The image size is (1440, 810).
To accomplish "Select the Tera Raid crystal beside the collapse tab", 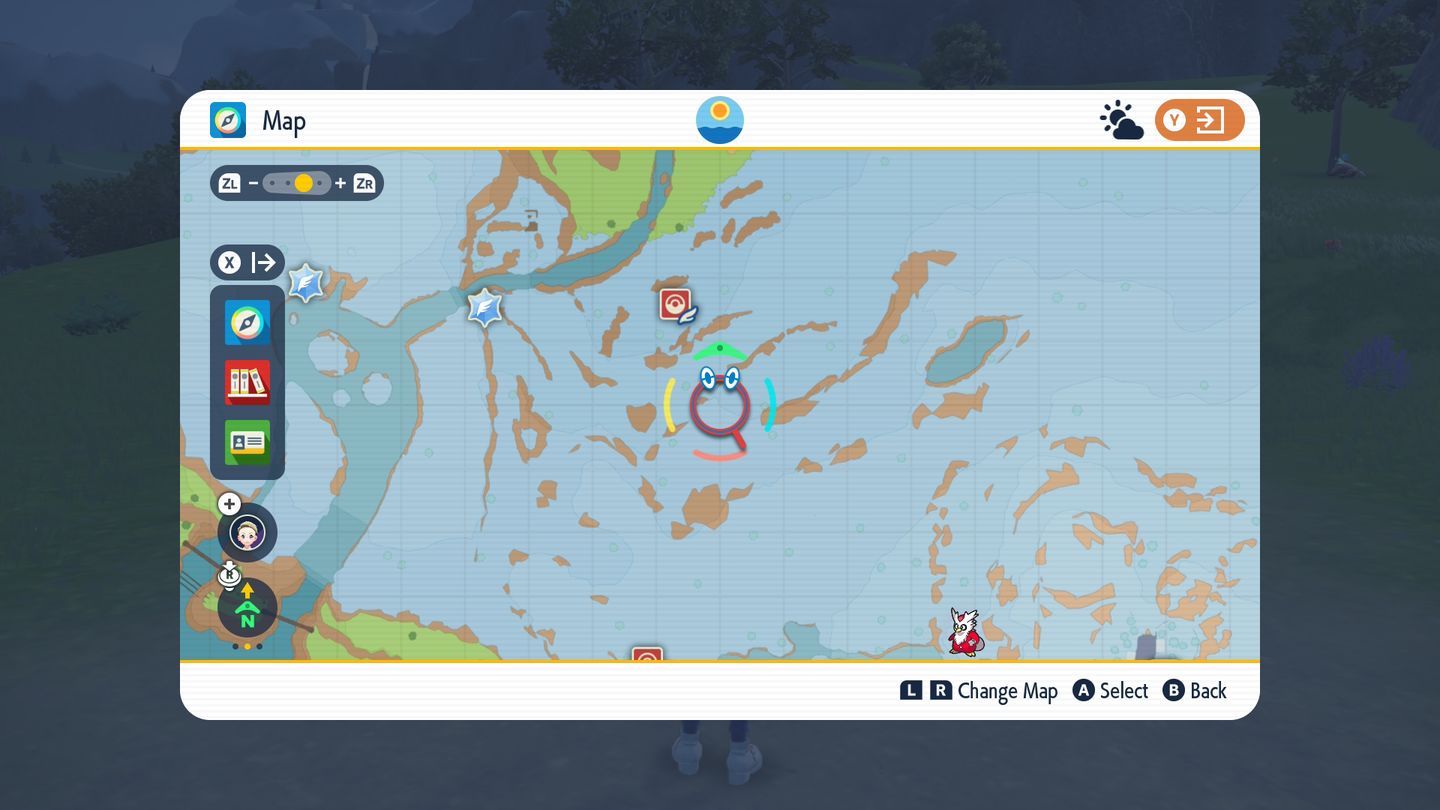I will [x=305, y=283].
